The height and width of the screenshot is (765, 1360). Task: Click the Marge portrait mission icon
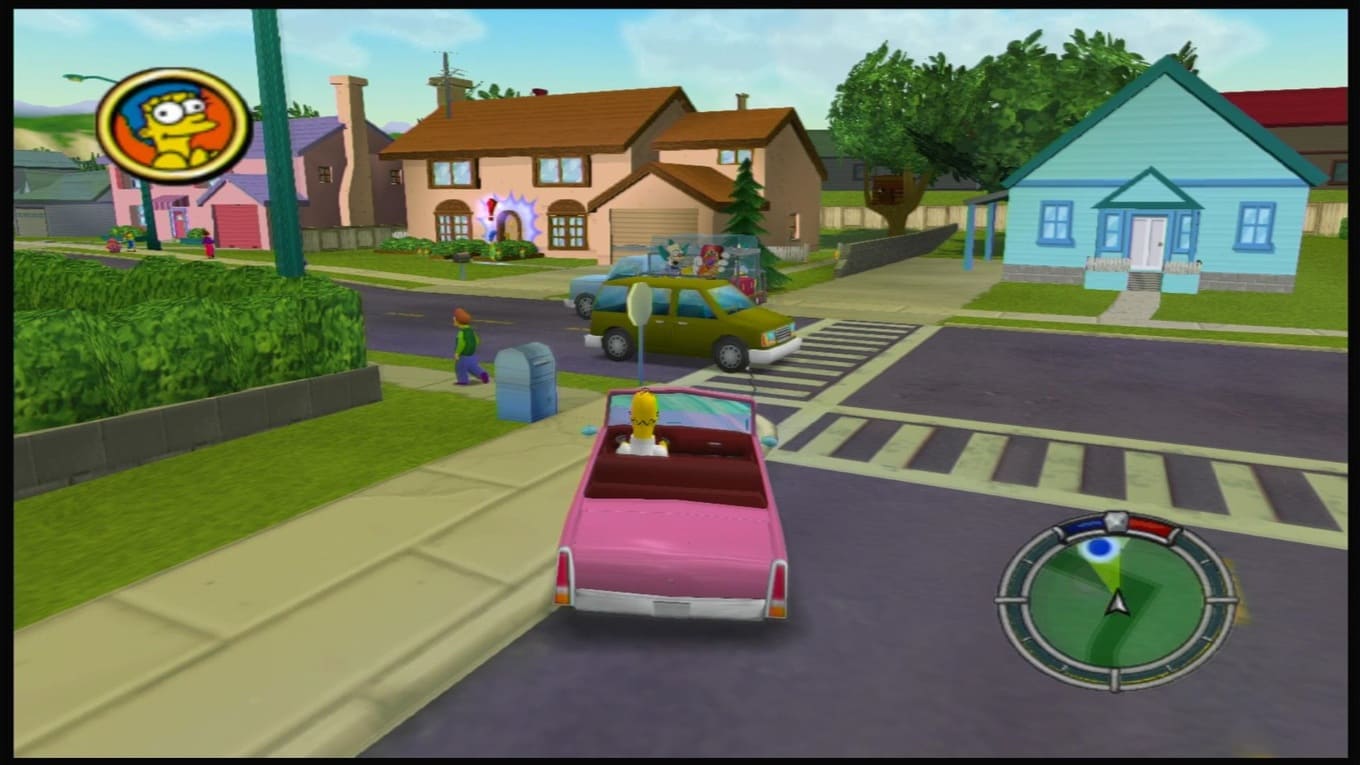(x=174, y=125)
